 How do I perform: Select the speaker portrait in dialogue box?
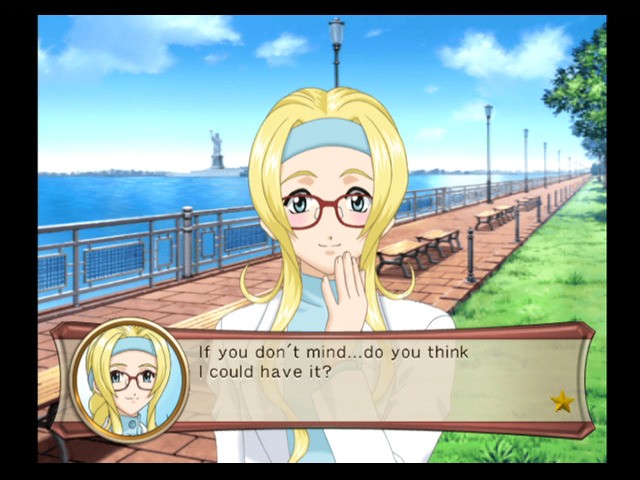pos(130,381)
